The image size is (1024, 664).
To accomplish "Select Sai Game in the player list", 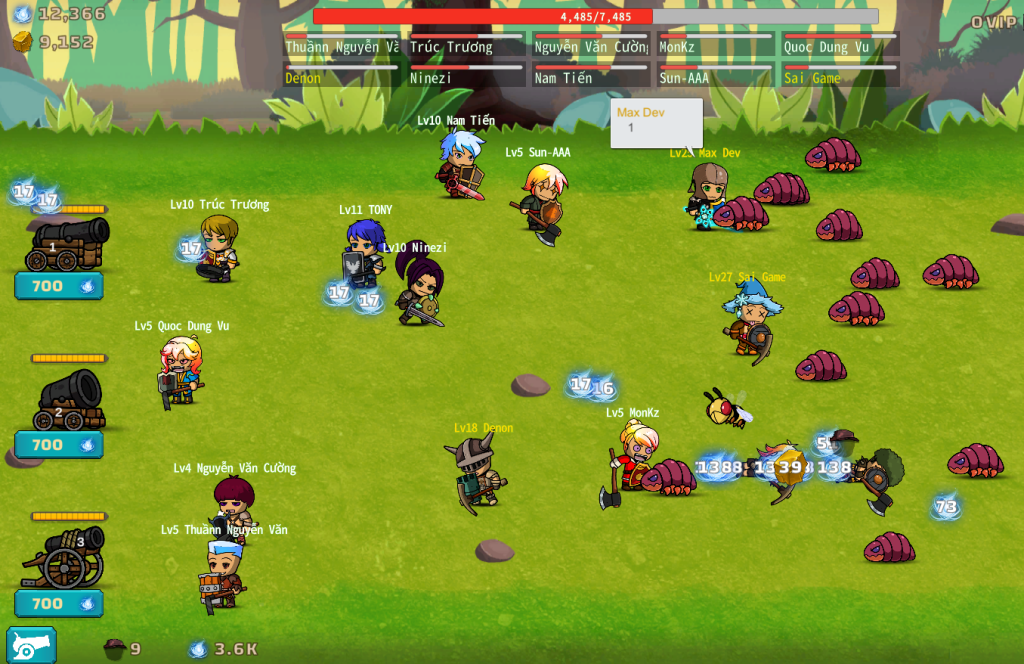I will point(840,76).
